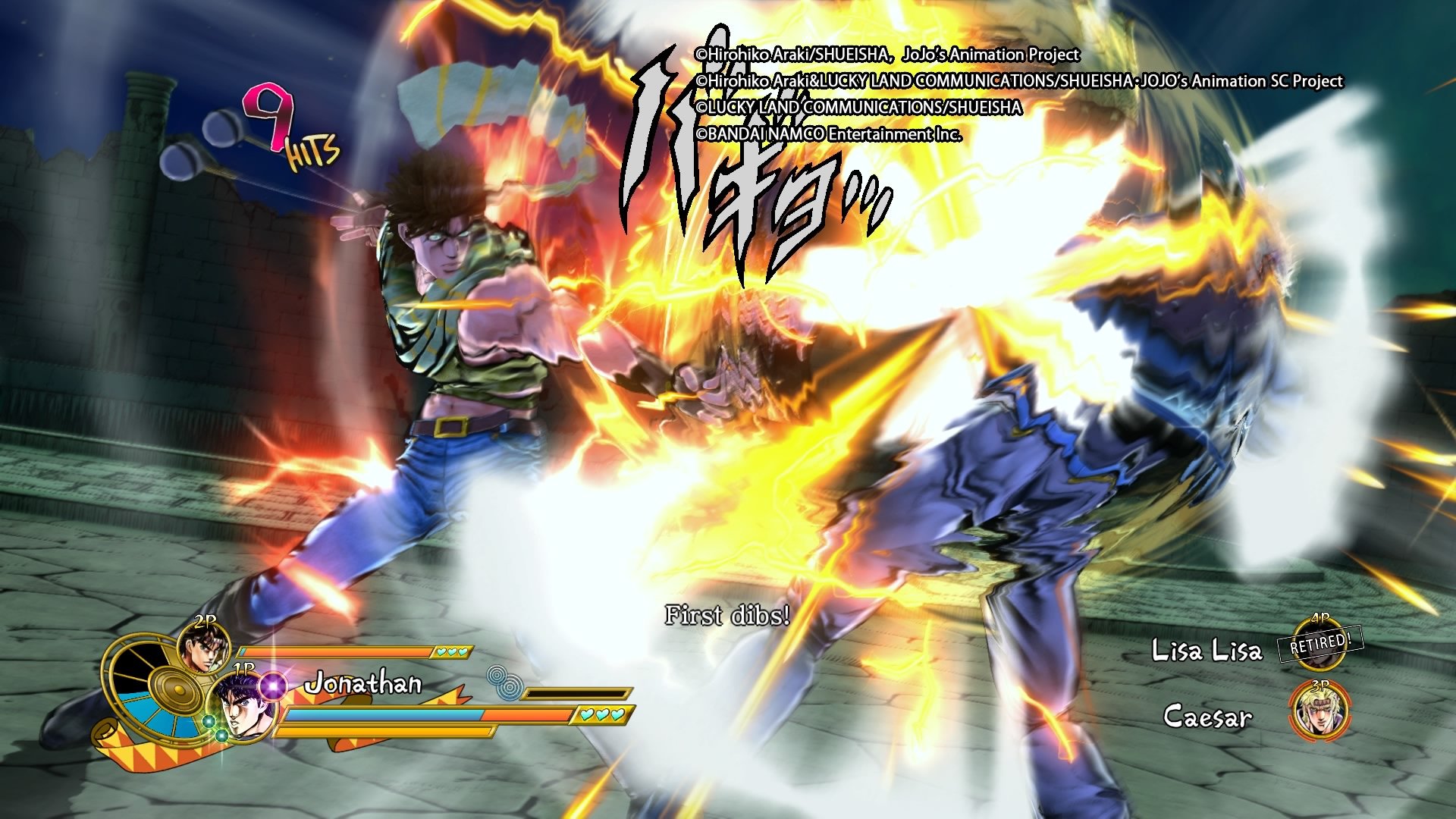Click a heart stock on the 2P gauge
The height and width of the screenshot is (819, 1456).
click(x=451, y=651)
